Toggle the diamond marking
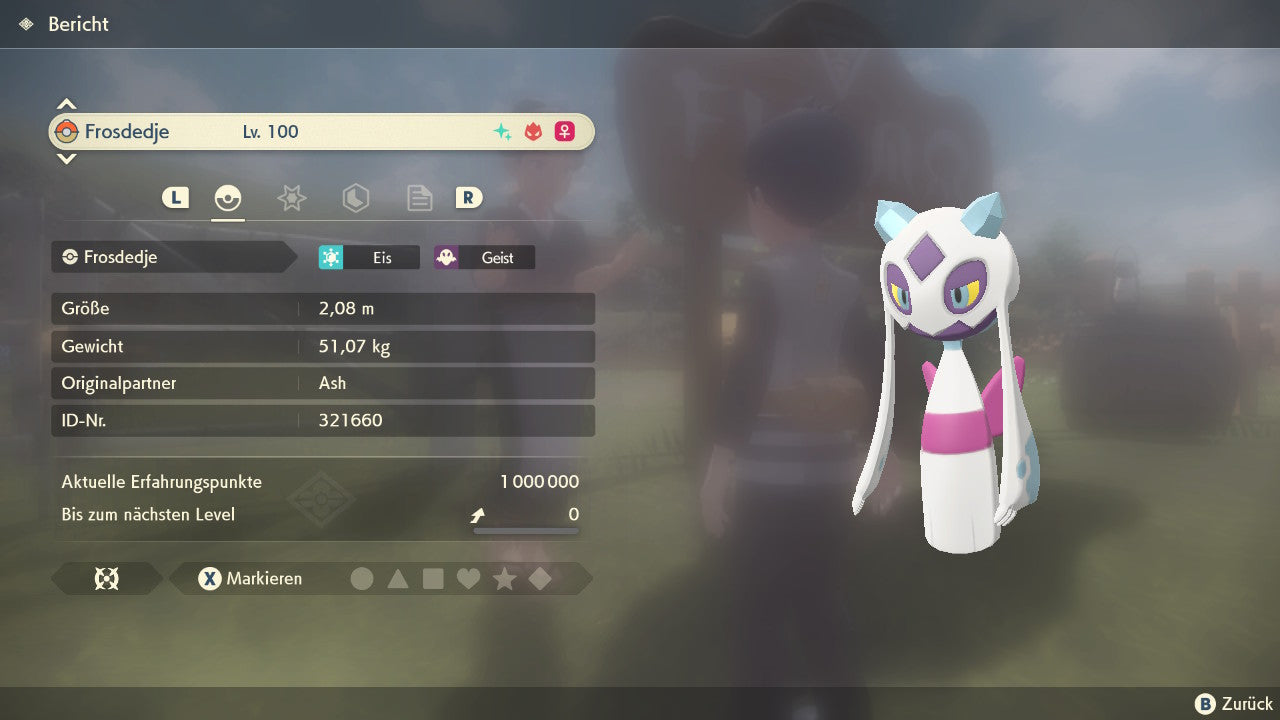The height and width of the screenshot is (720, 1280). (540, 579)
